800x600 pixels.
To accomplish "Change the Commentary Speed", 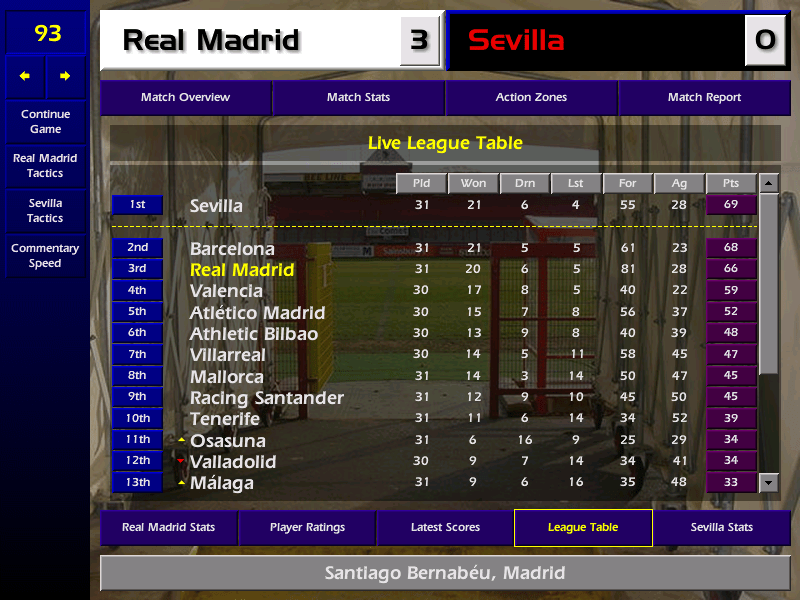I will 45,256.
